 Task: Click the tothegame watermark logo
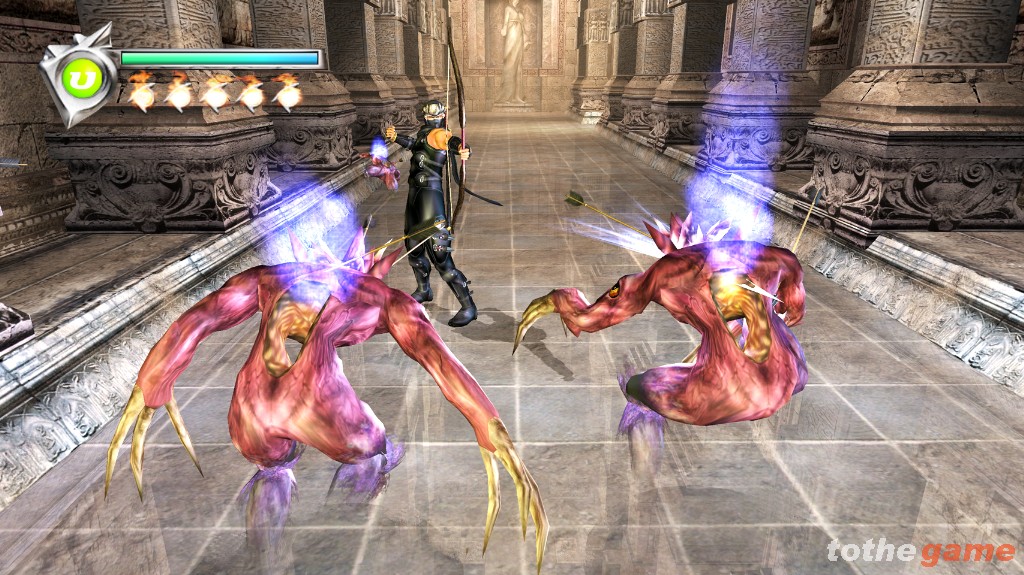tap(920, 551)
